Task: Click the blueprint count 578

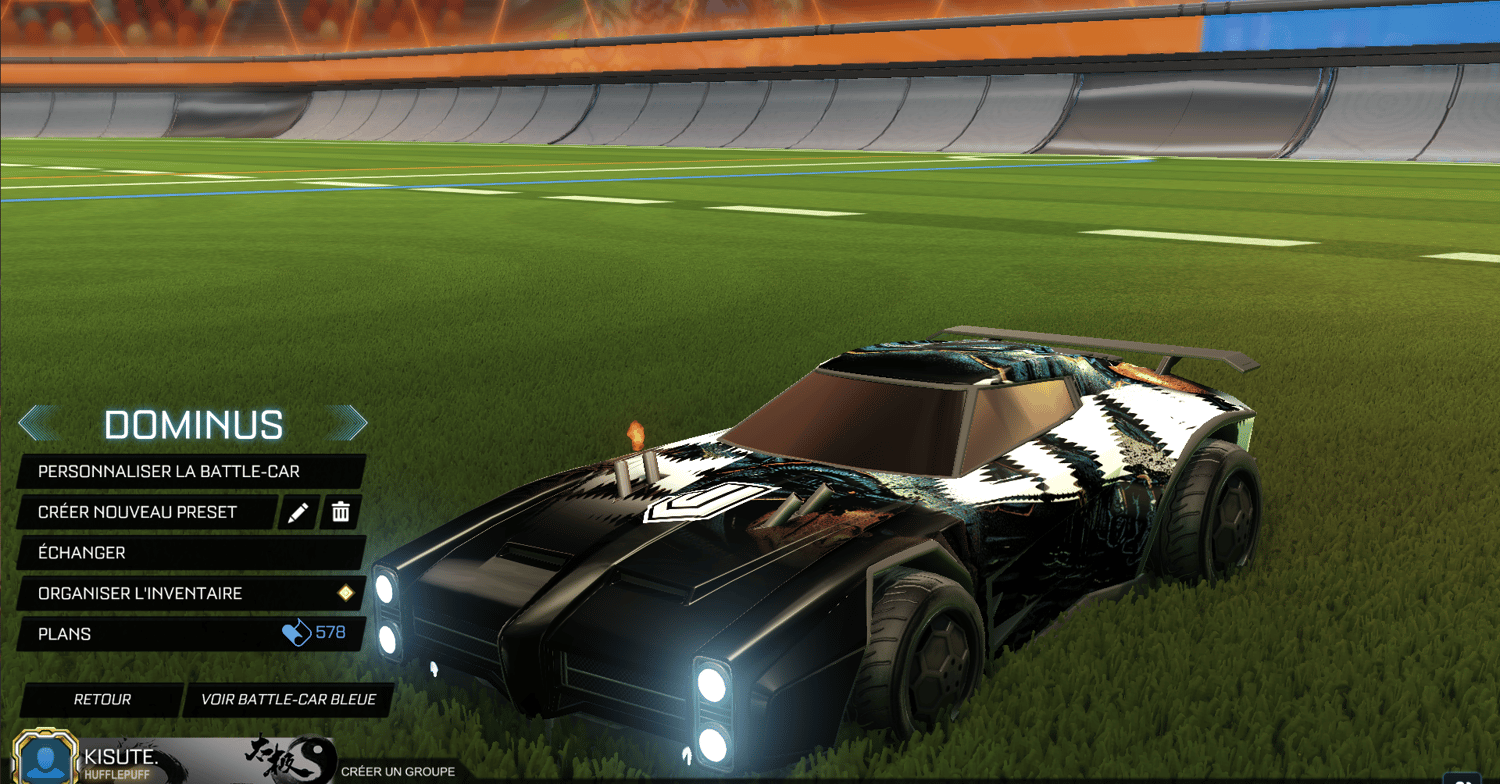Action: click(x=330, y=633)
